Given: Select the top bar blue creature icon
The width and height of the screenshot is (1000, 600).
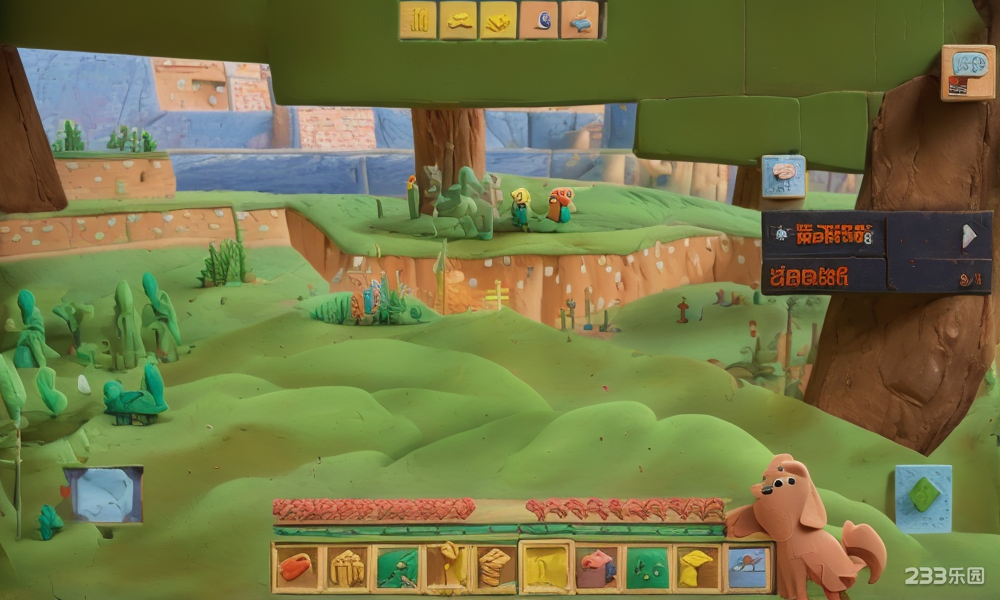Looking at the screenshot, I should pos(580,20).
